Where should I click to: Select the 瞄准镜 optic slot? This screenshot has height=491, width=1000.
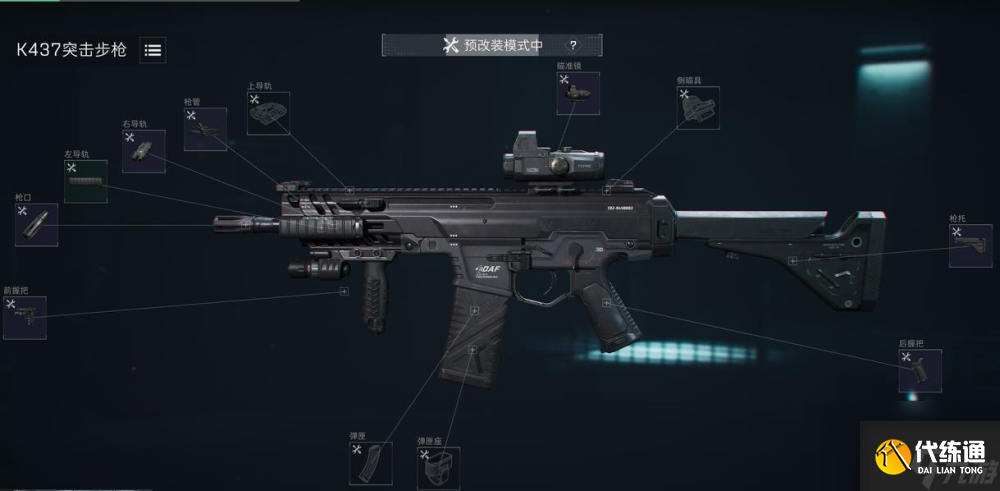[x=577, y=92]
